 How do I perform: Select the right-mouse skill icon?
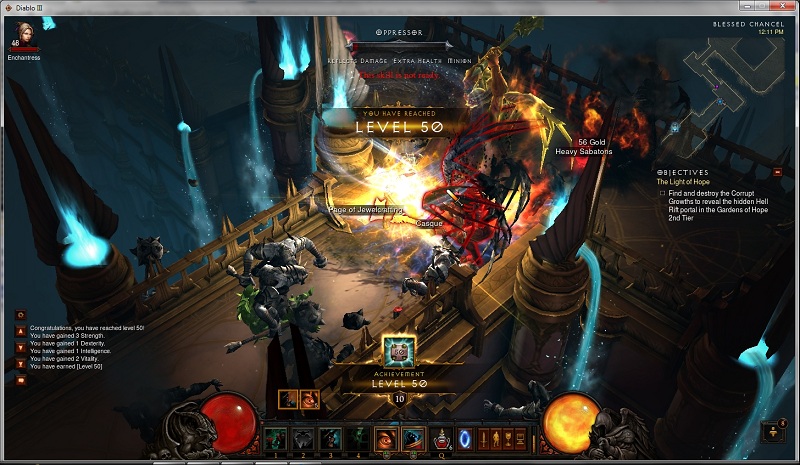(413, 438)
